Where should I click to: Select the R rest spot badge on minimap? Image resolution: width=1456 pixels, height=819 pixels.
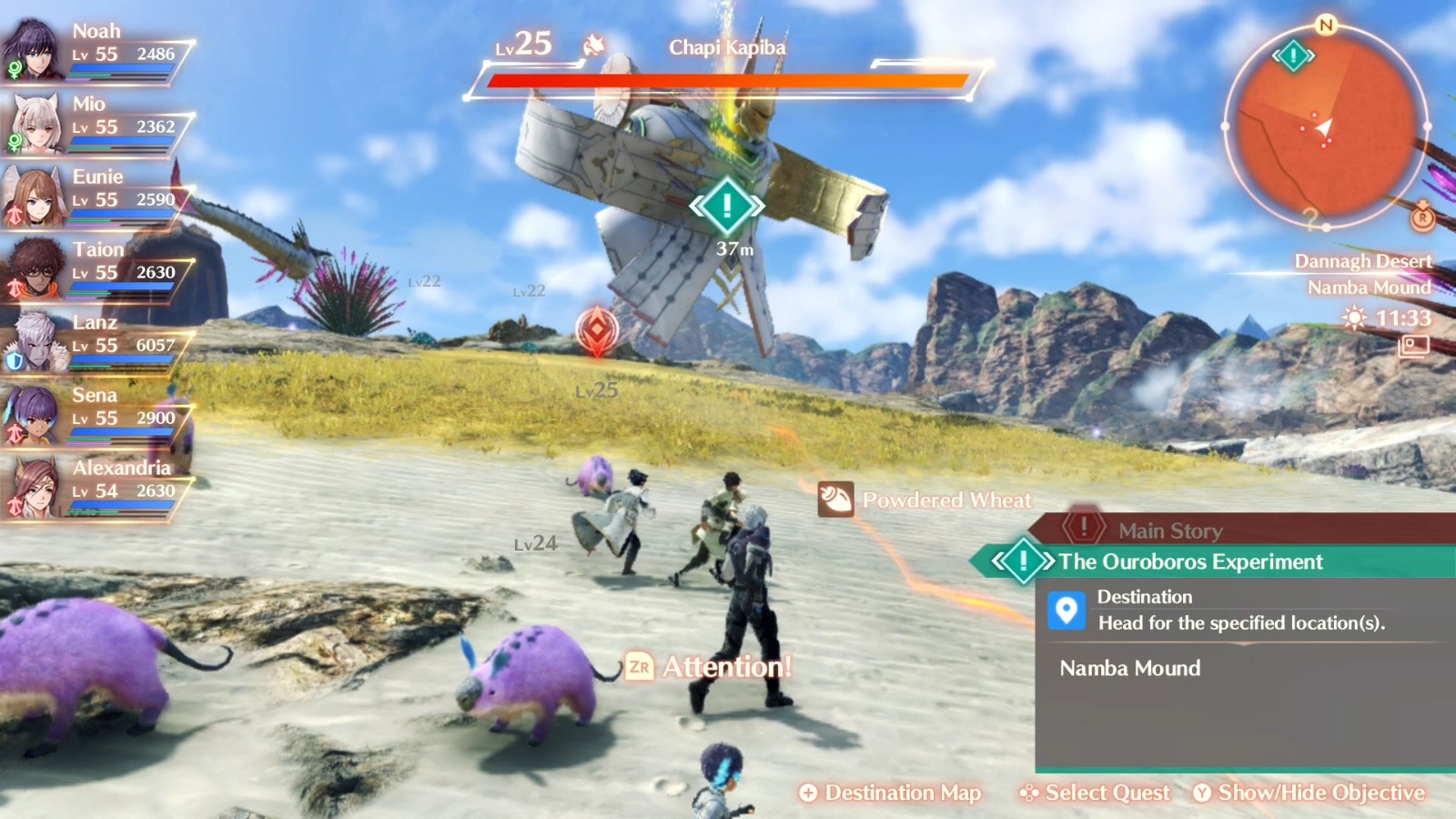click(x=1421, y=219)
